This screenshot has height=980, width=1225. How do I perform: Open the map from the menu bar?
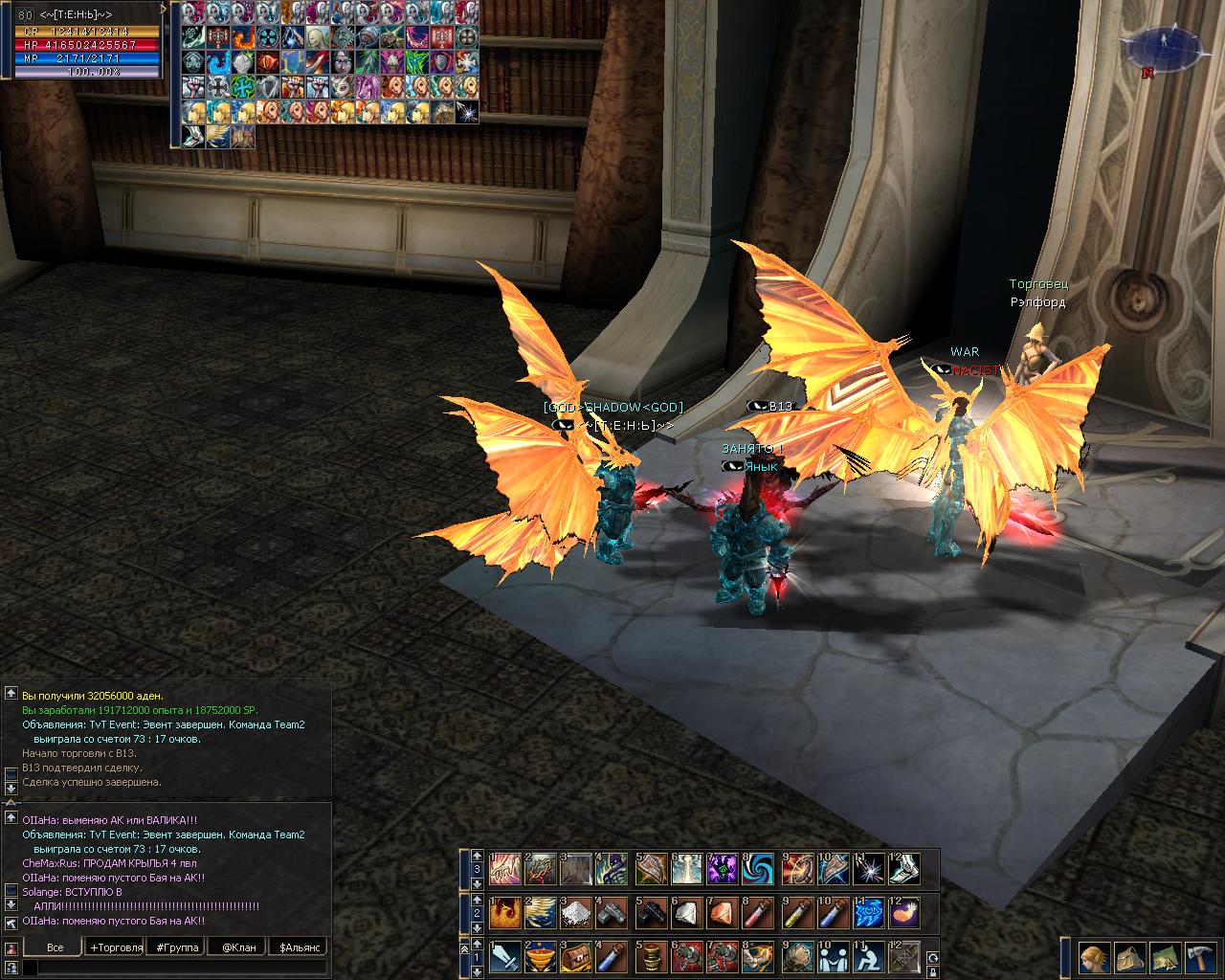pyautogui.click(x=1163, y=956)
